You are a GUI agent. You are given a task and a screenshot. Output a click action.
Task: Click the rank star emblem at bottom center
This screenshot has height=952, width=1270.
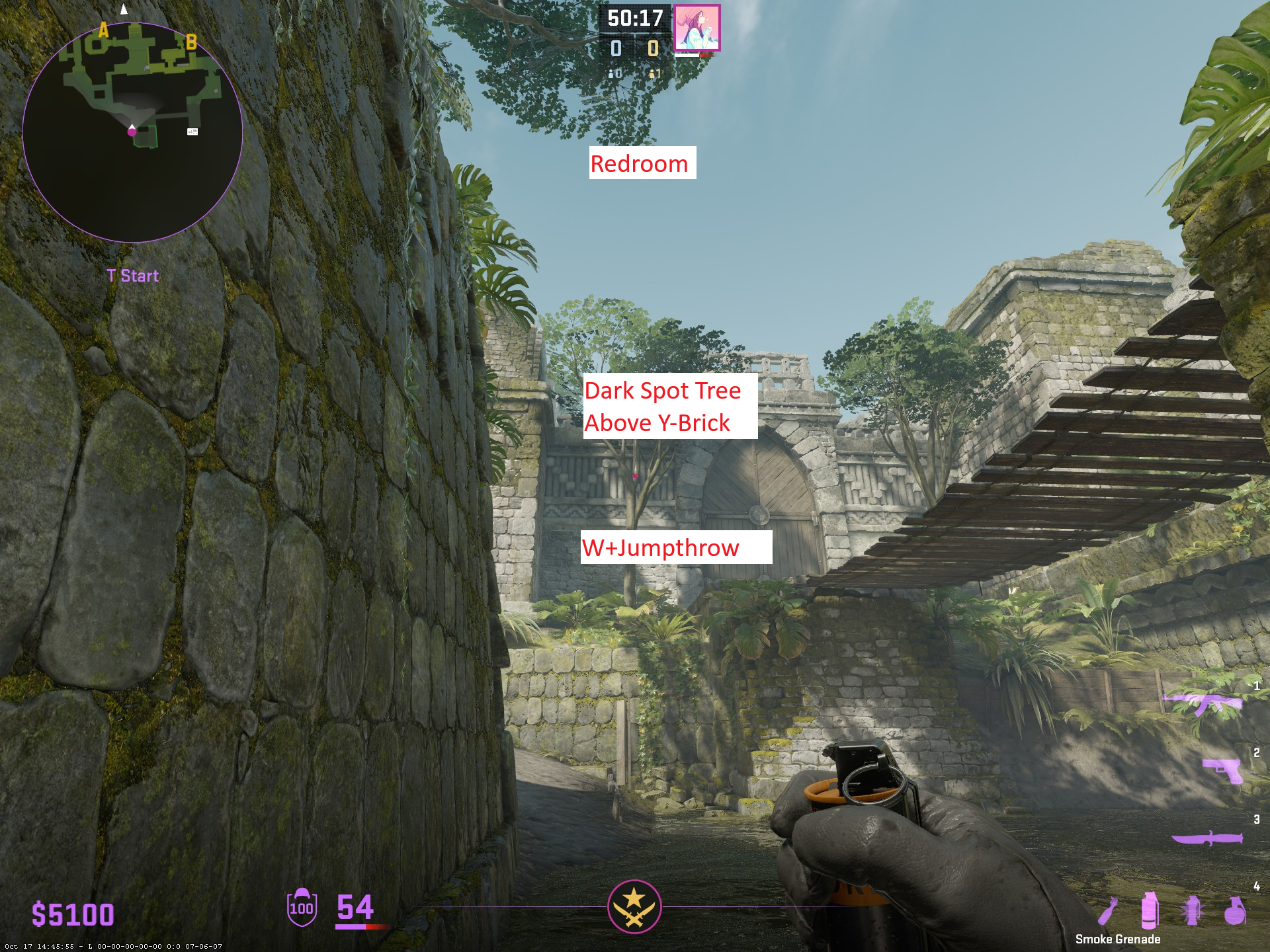634,906
